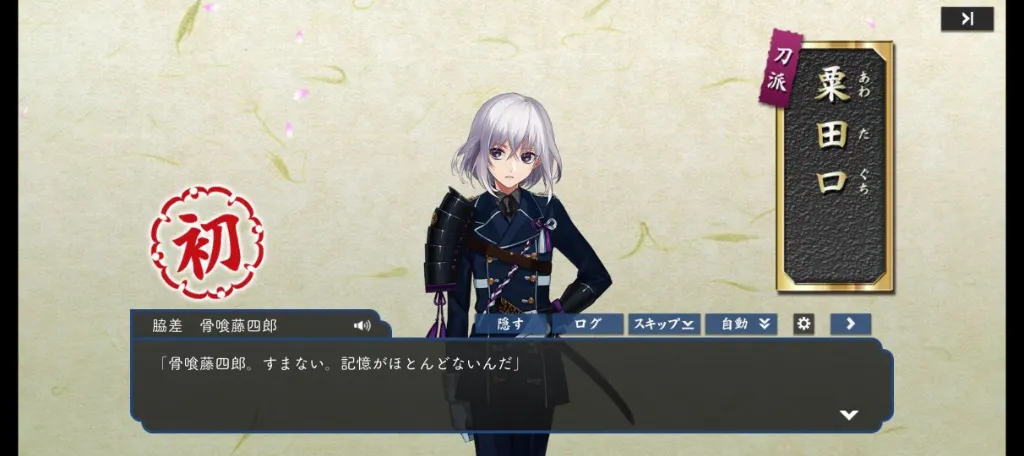
Task: Replay the voice line with speaker icon
Action: 362,325
